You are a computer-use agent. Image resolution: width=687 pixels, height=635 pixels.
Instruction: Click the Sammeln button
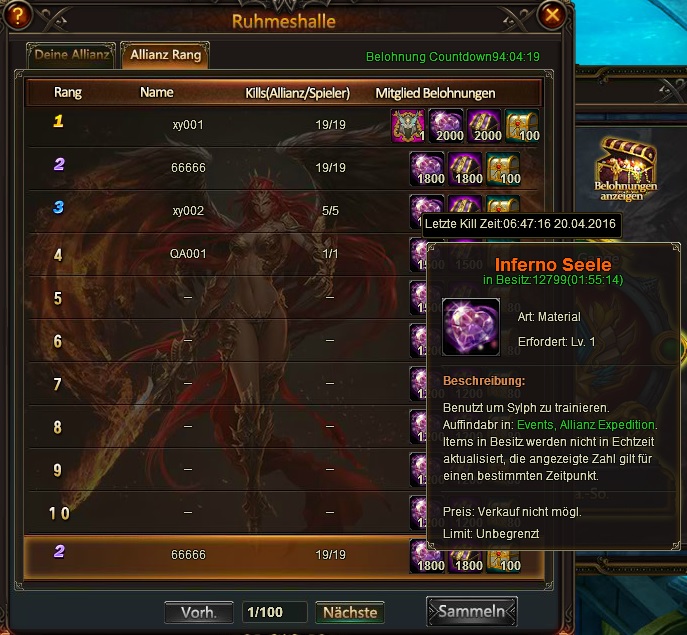[x=472, y=611]
